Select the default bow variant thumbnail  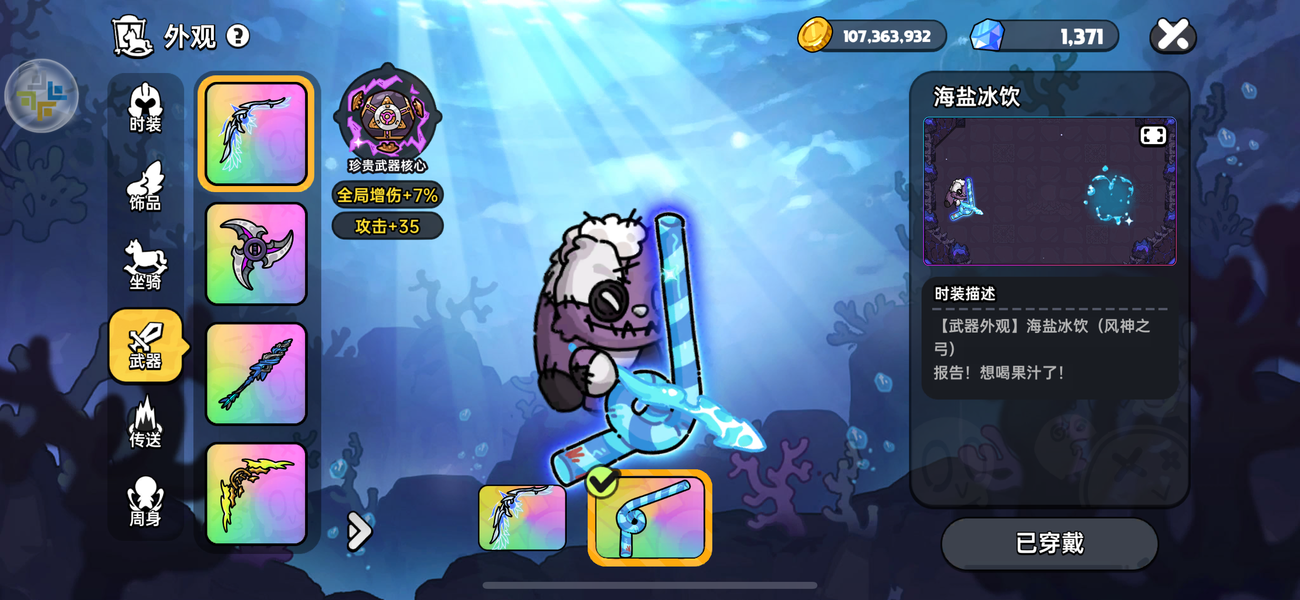(x=522, y=518)
